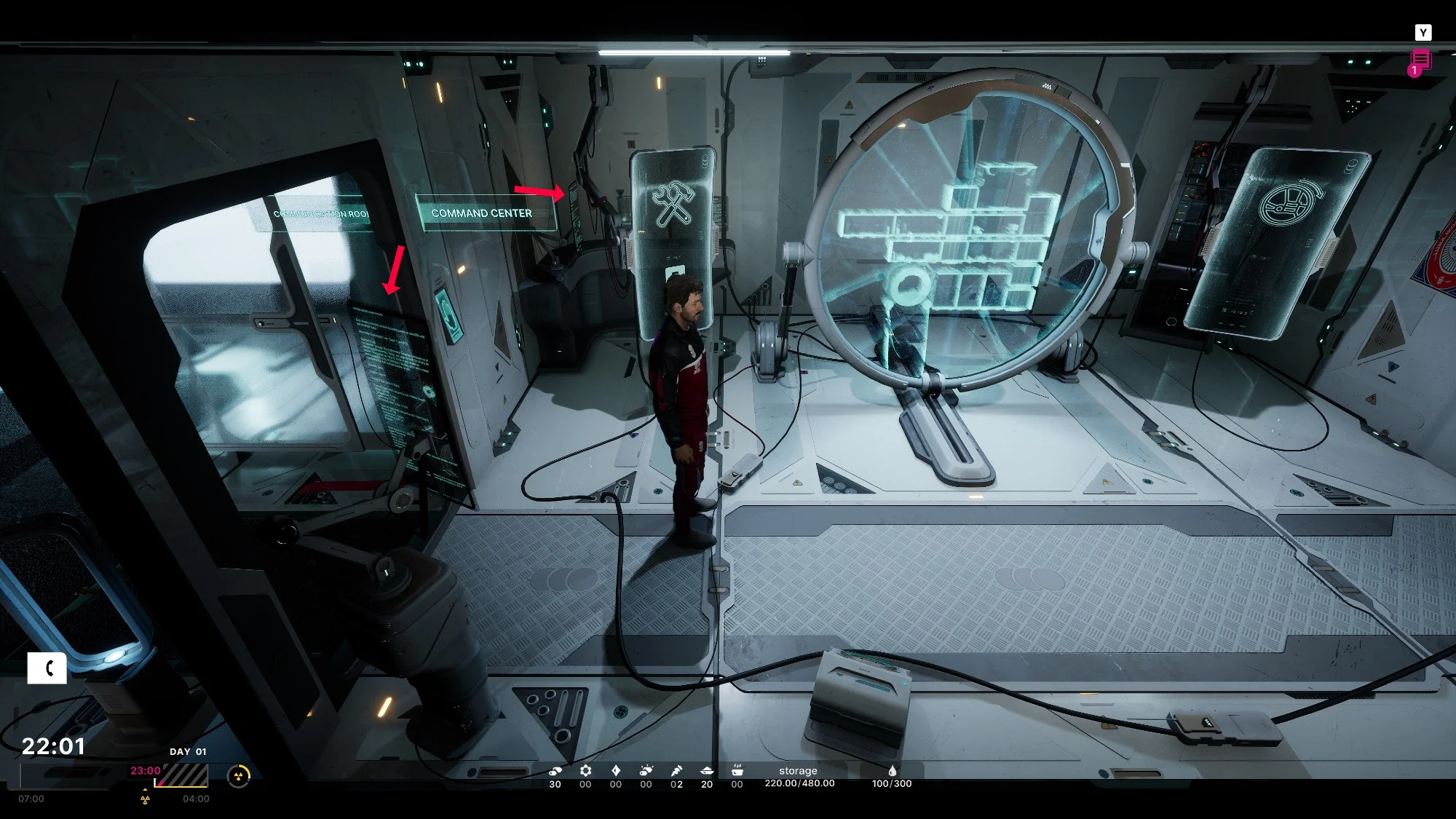The height and width of the screenshot is (819, 1456).
Task: Click the radiation hazard icon under the timeline
Action: coord(145,801)
